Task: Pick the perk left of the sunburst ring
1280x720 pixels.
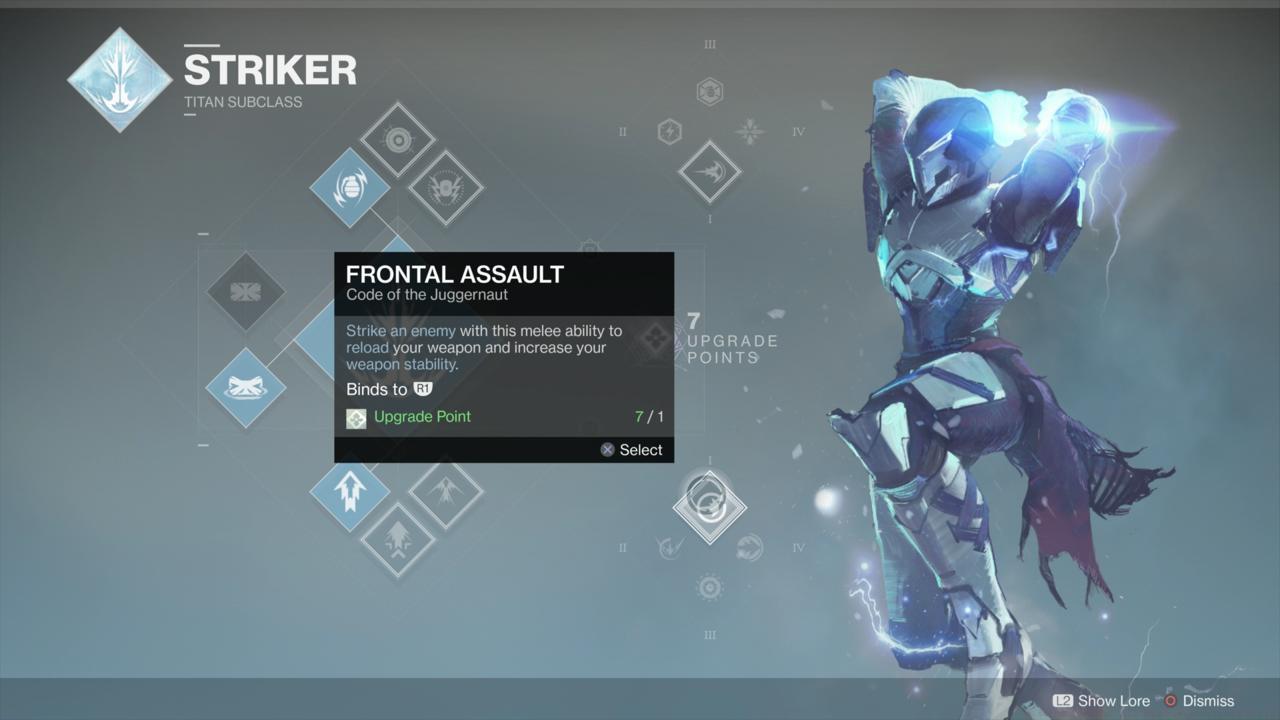Action: (669, 547)
